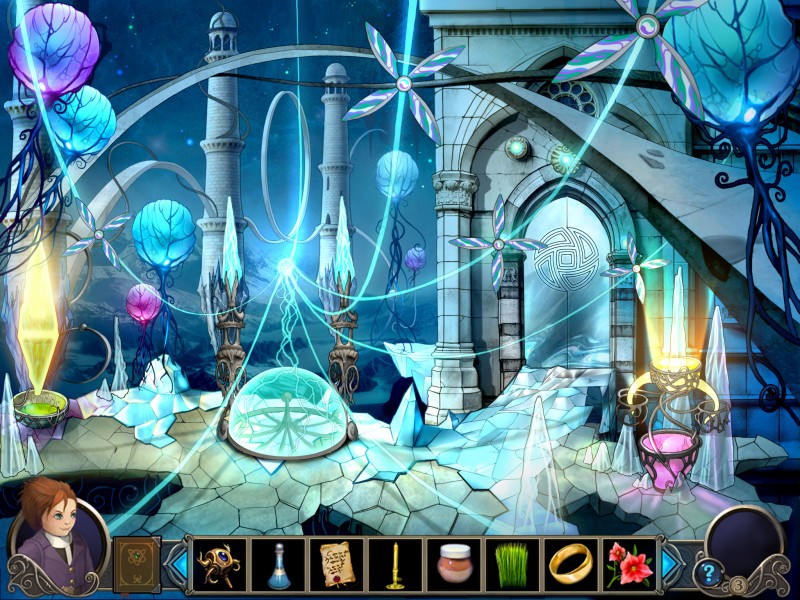Image resolution: width=800 pixels, height=600 pixels.
Task: Click the blue question mark hint button
Action: [x=708, y=573]
